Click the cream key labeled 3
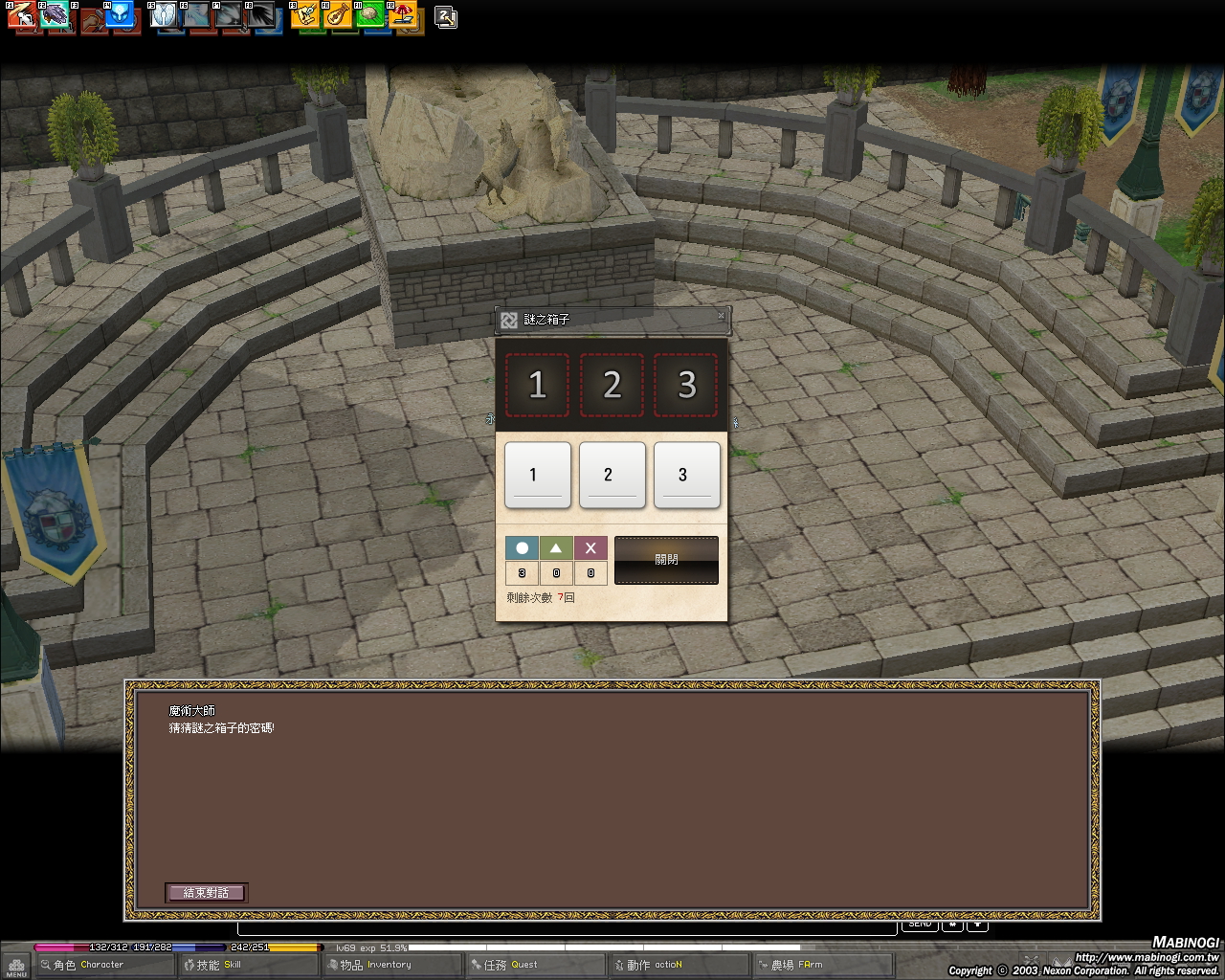1225x980 pixels. point(686,475)
